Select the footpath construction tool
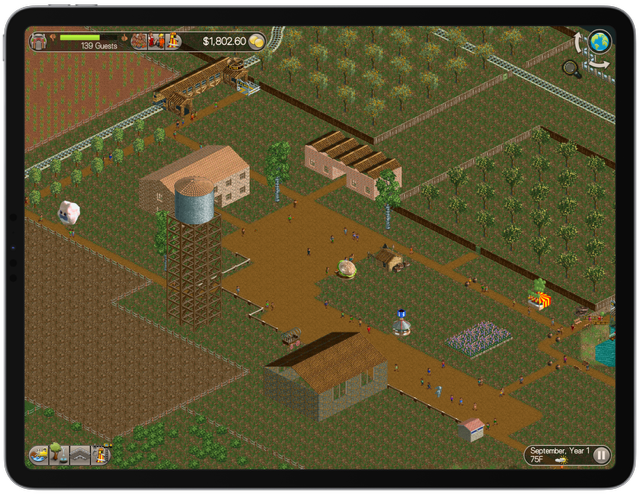The height and width of the screenshot is (495, 640). pos(80,455)
